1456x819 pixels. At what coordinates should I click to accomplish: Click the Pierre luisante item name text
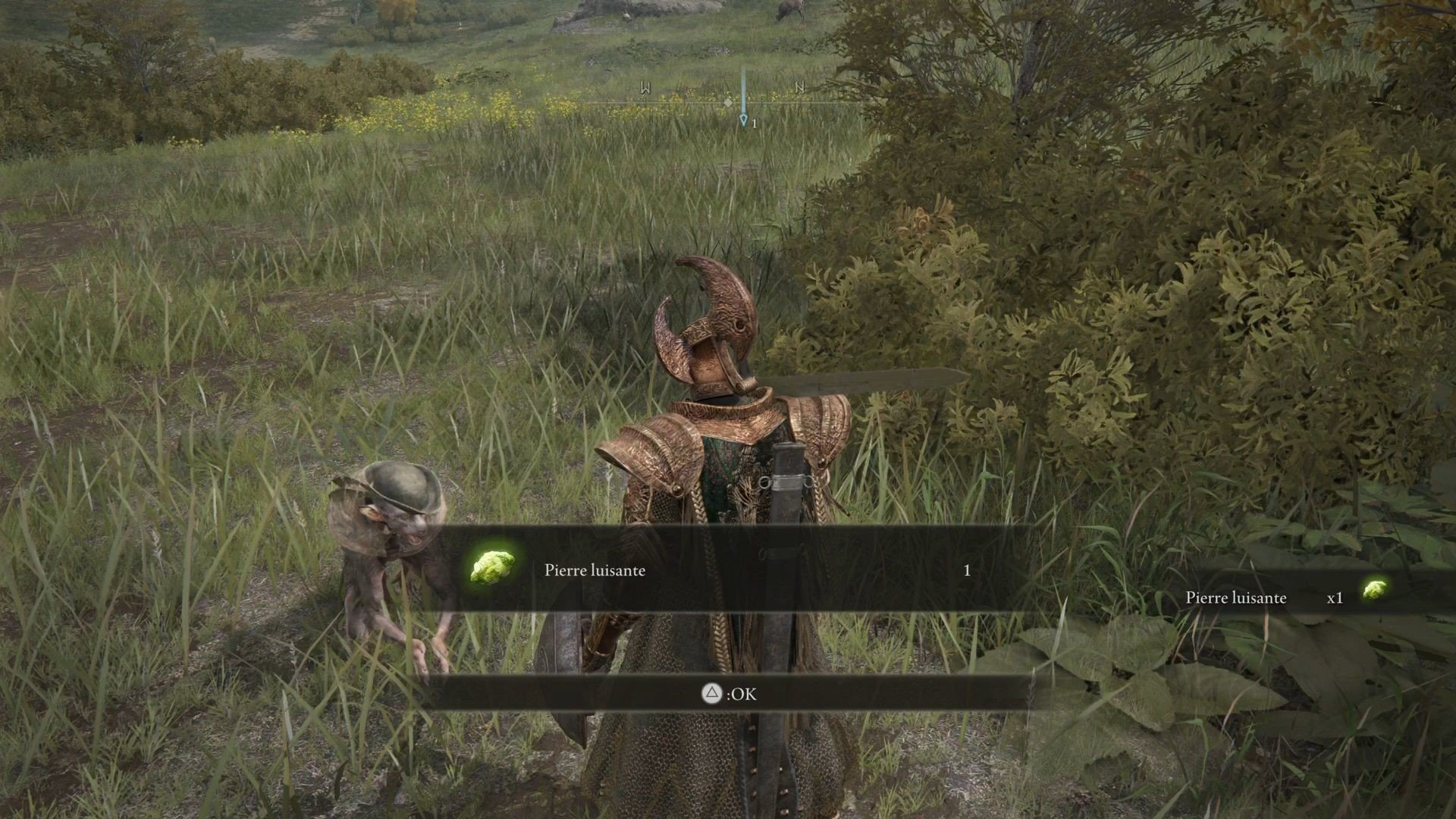click(594, 570)
